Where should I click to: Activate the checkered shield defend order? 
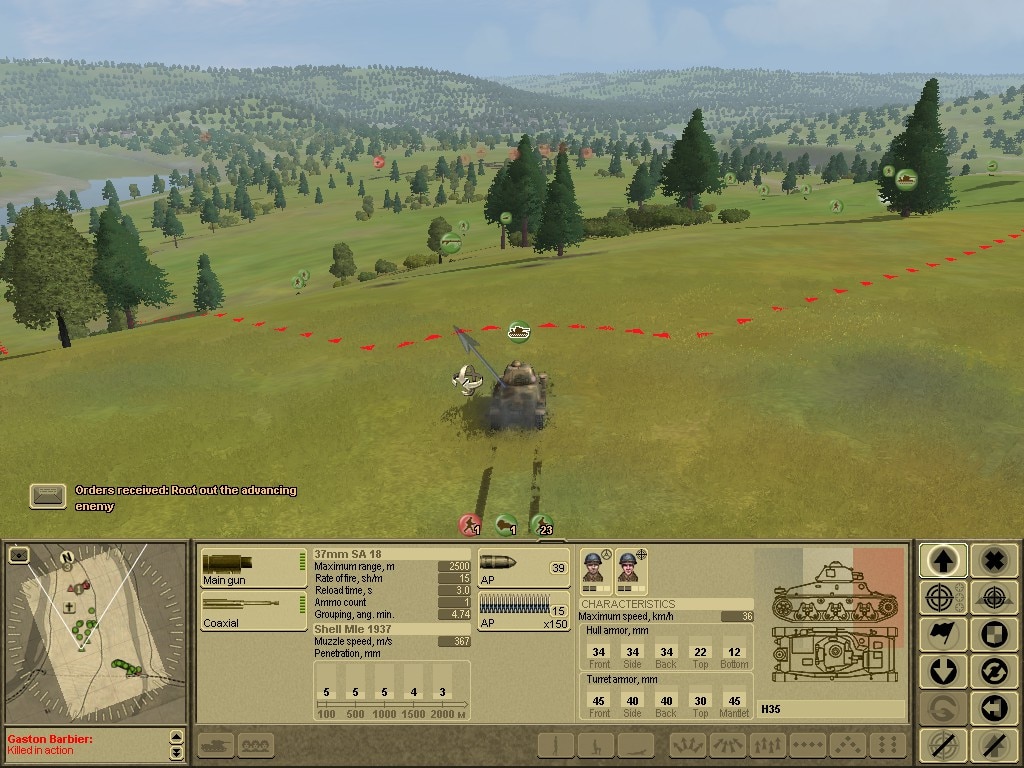pyautogui.click(x=993, y=635)
